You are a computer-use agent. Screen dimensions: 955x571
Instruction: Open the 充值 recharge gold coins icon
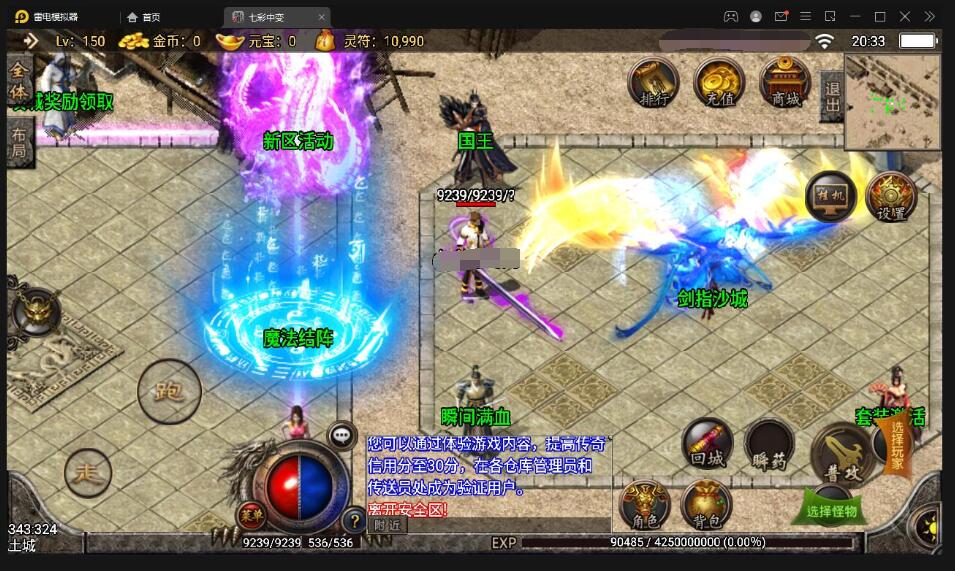pyautogui.click(x=719, y=82)
